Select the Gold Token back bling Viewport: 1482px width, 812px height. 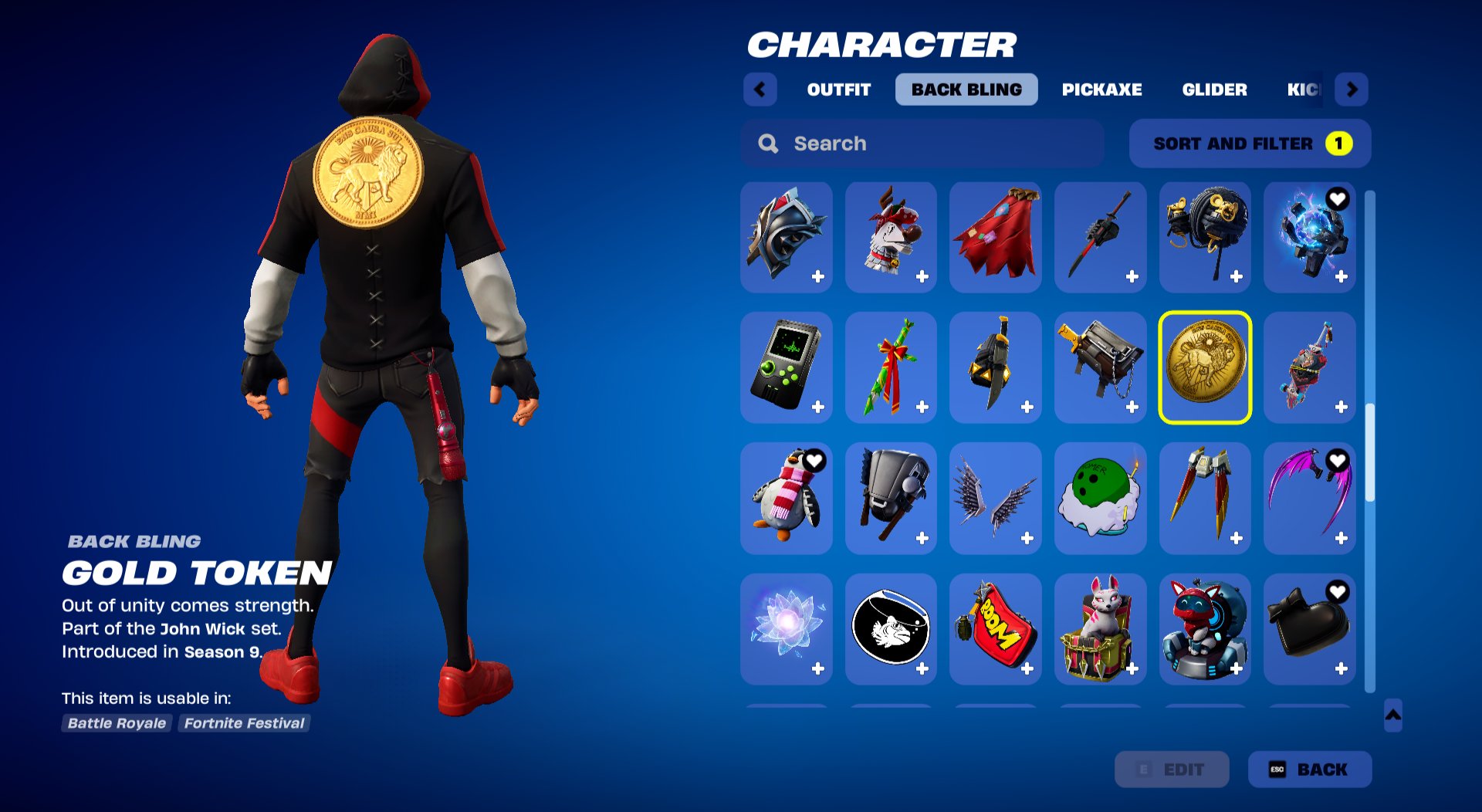(x=1206, y=368)
